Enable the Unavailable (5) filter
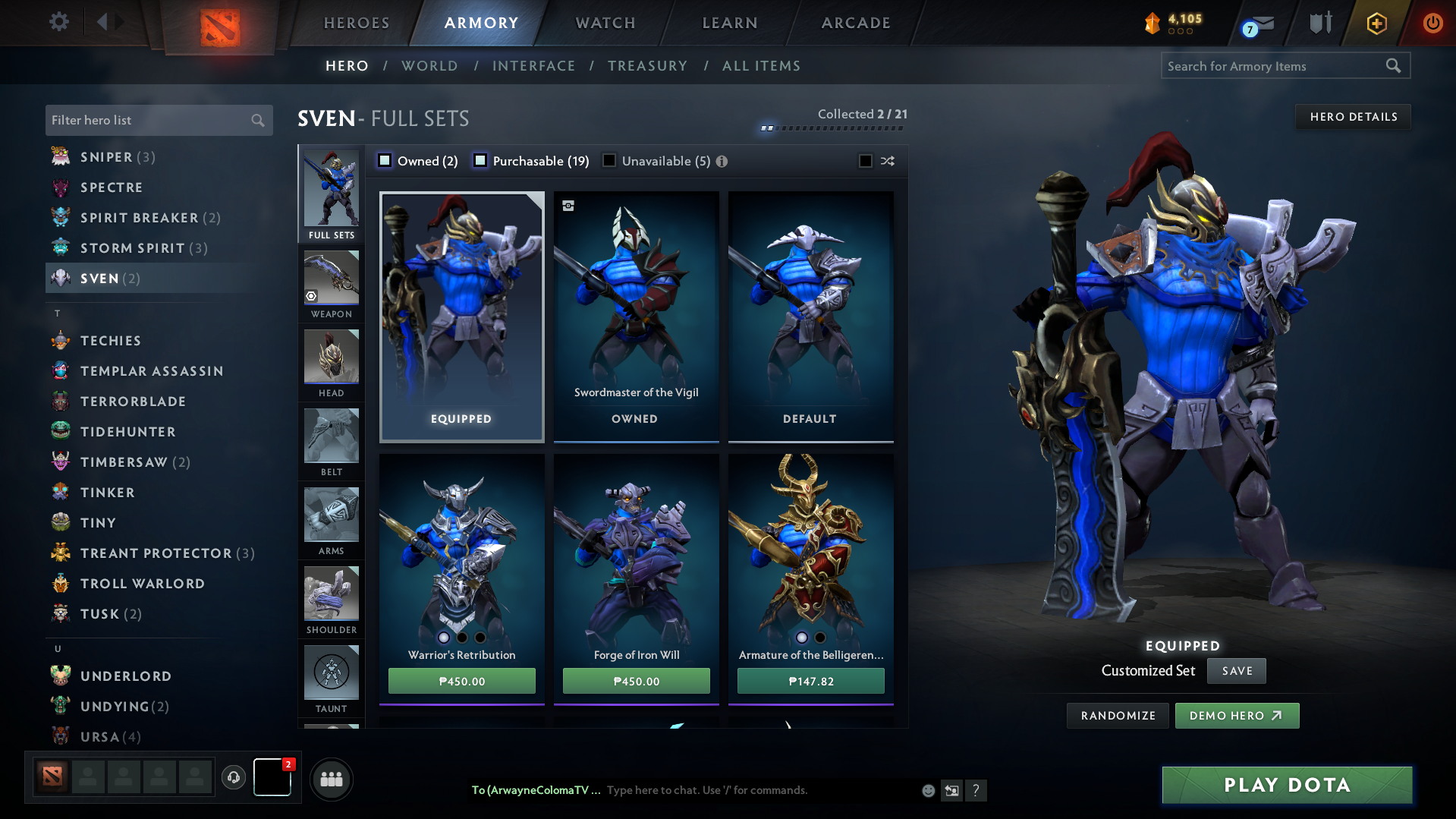The image size is (1456, 819). [x=609, y=160]
